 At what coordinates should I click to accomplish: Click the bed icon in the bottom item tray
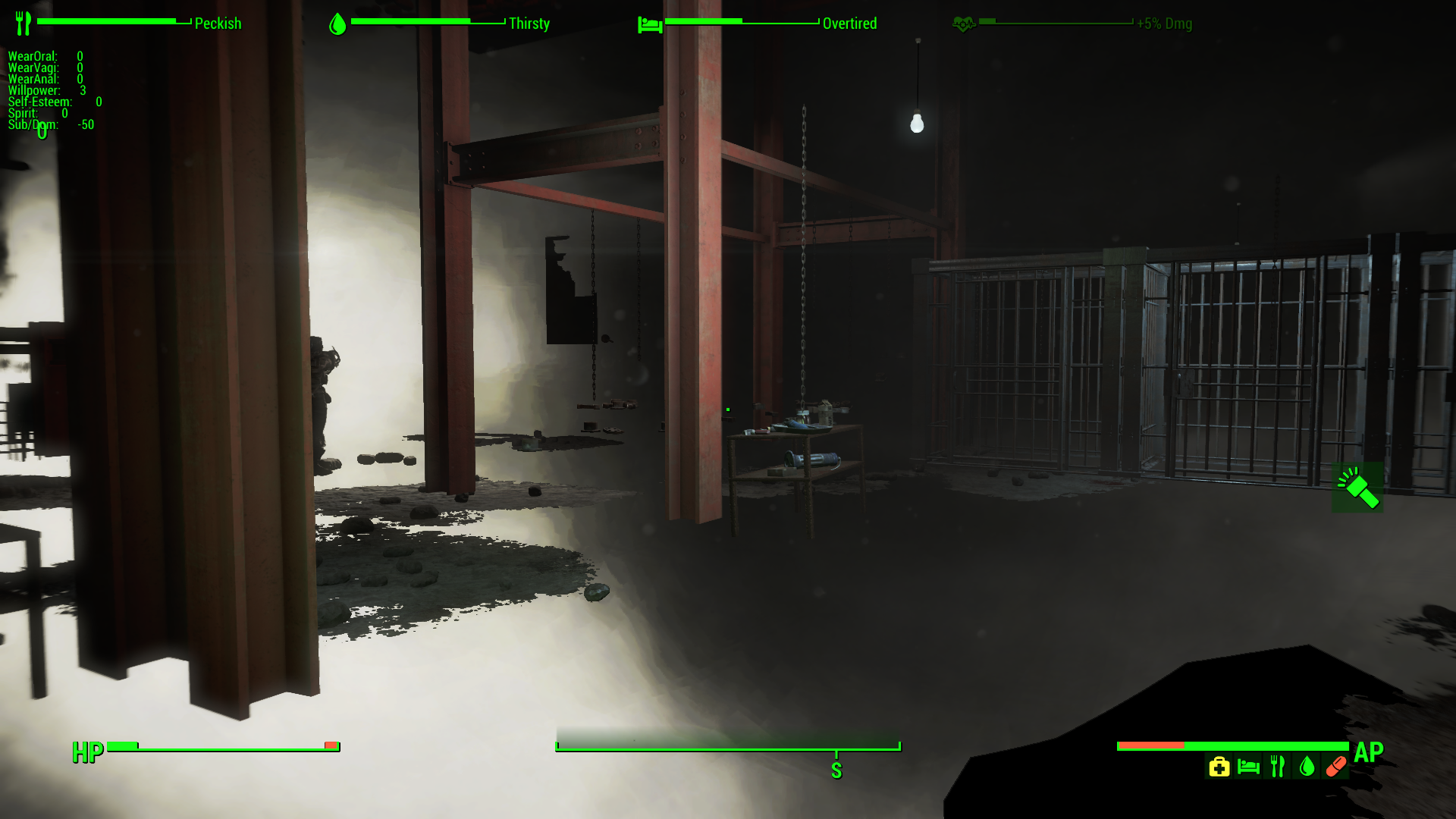[1248, 767]
